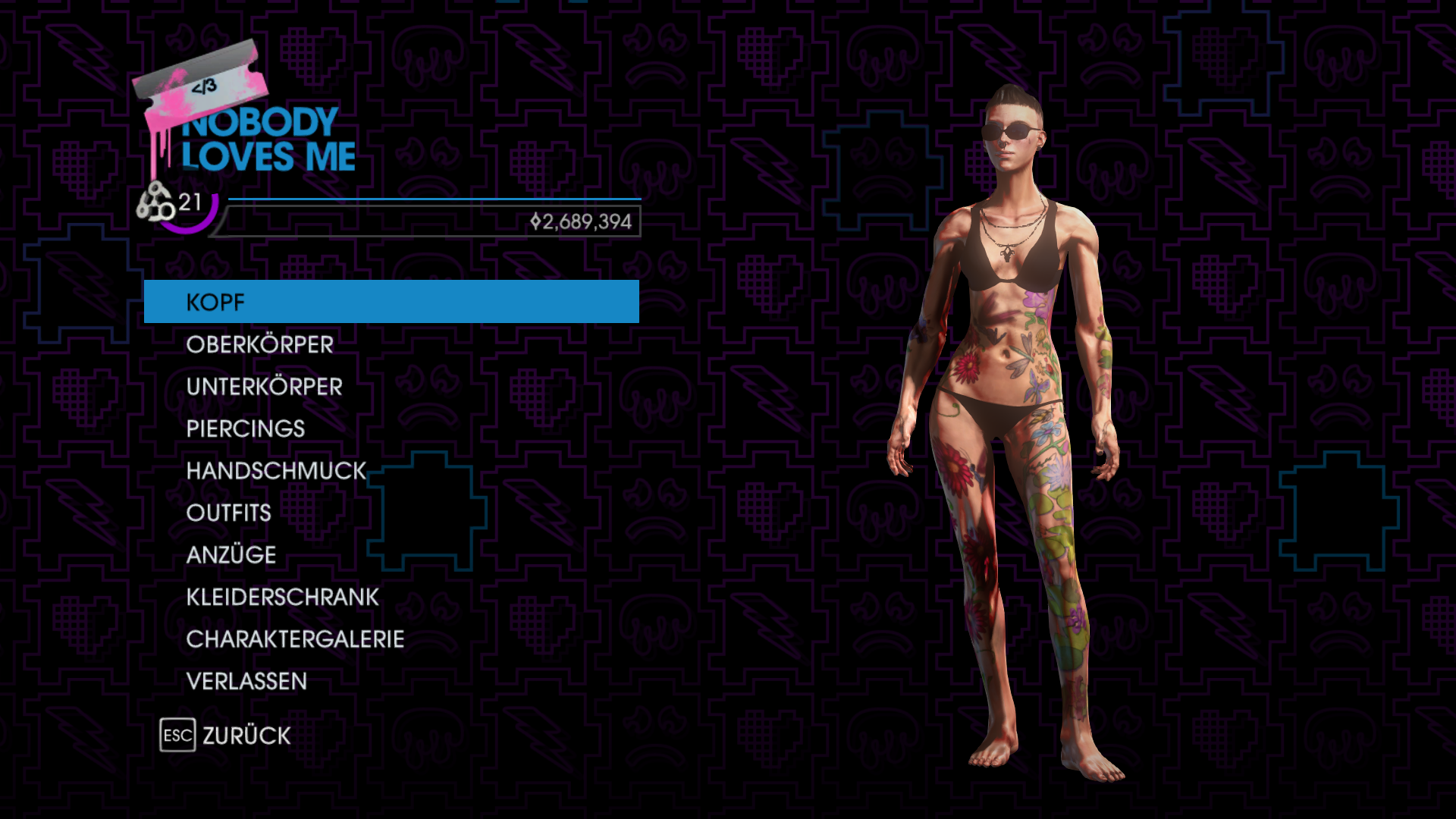
Task: Choose VERLASSEN to exit the store
Action: point(246,682)
